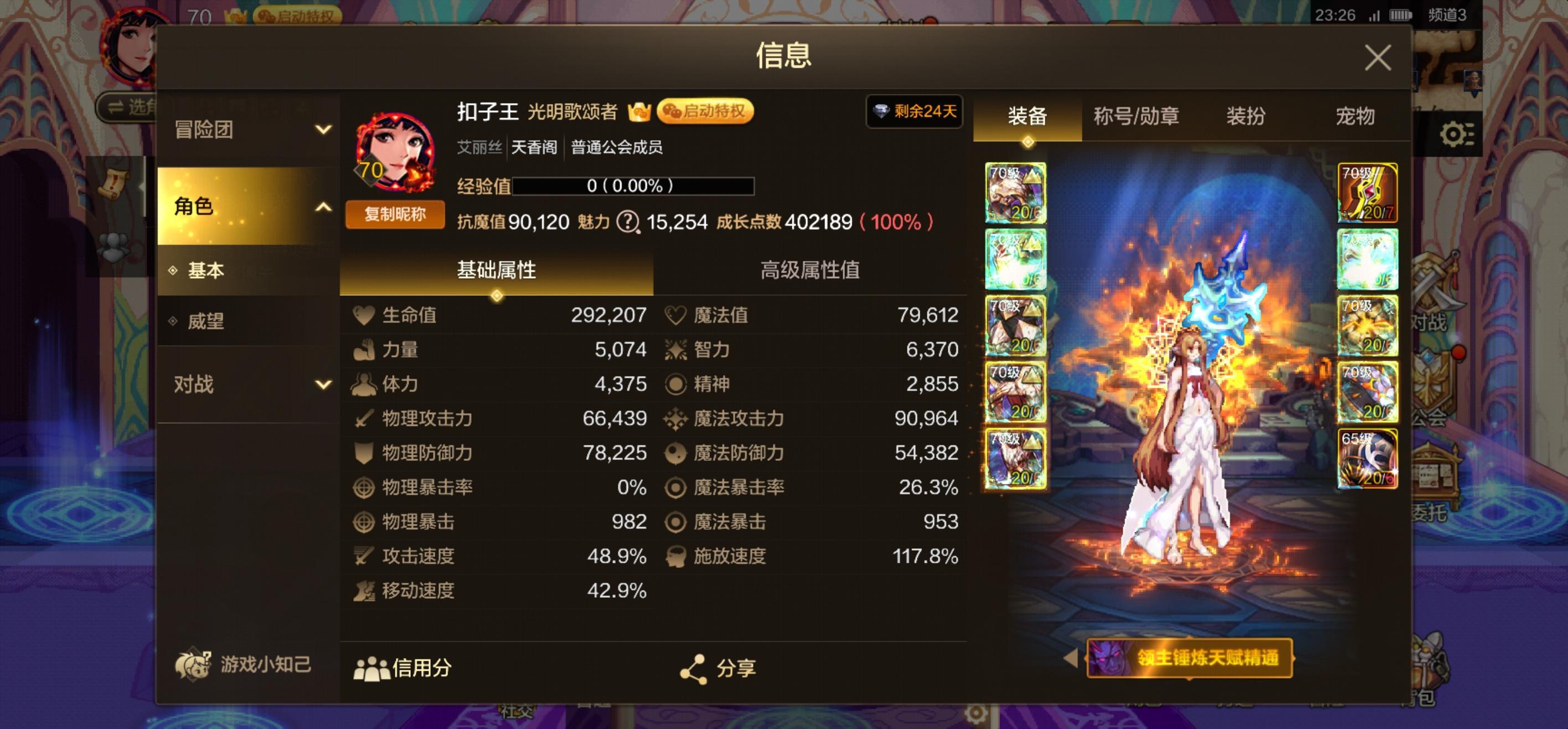Select the 威望 prestige section
This screenshot has height=729, width=1568.
point(207,322)
